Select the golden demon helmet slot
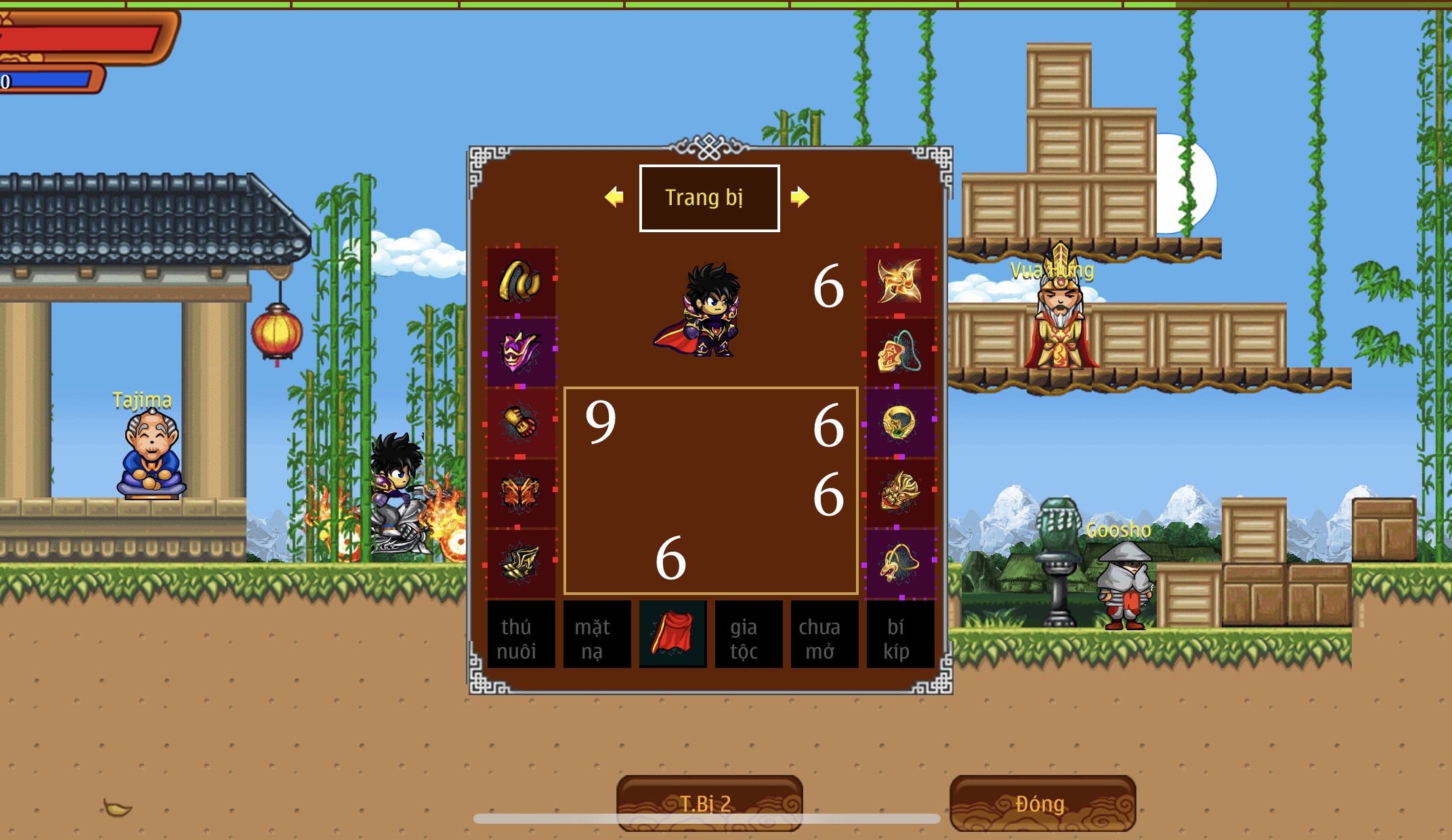Screen dimensions: 1452x840 (899, 493)
